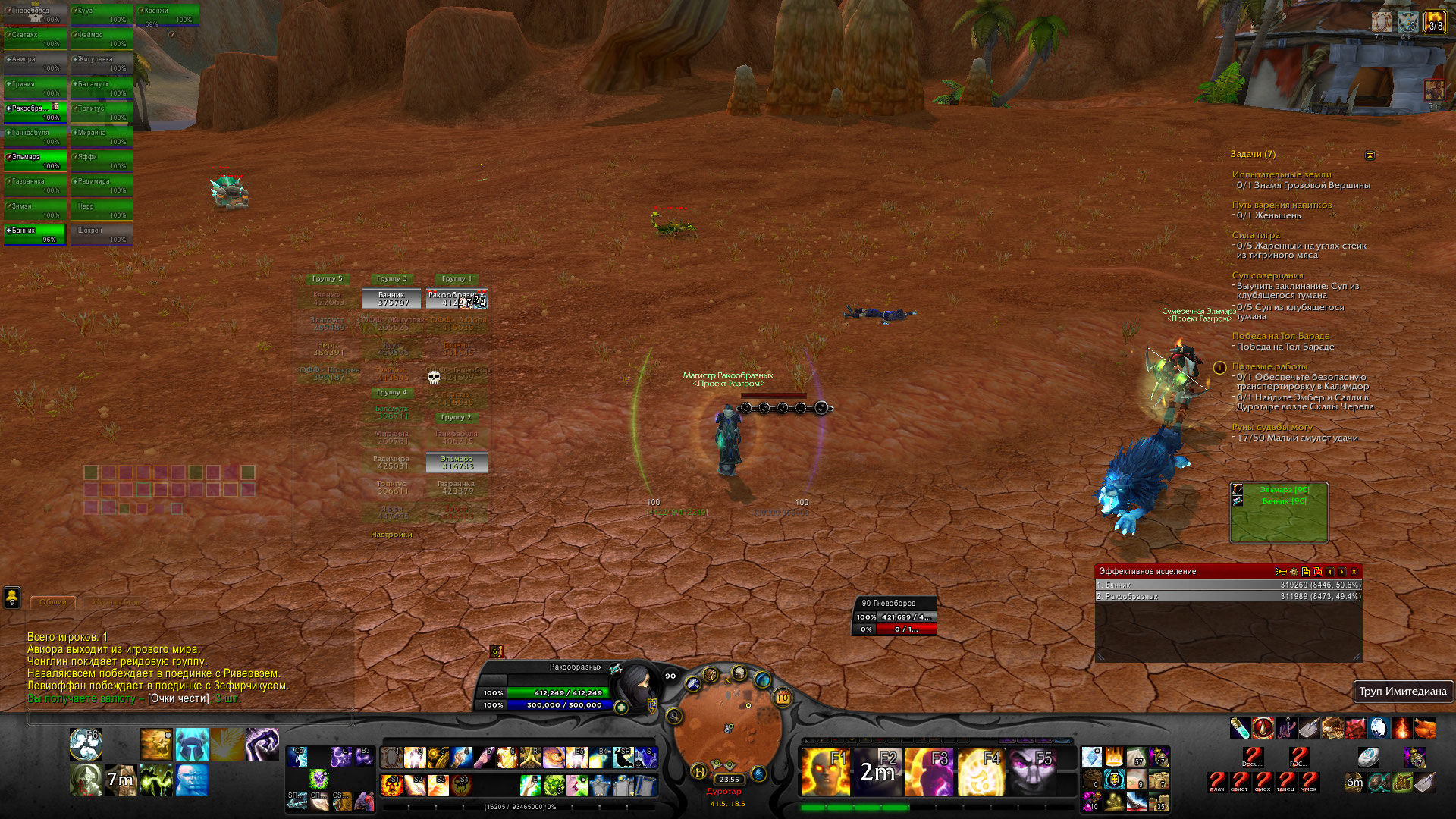
Task: Select Банник in the raid group grid
Action: [x=391, y=299]
